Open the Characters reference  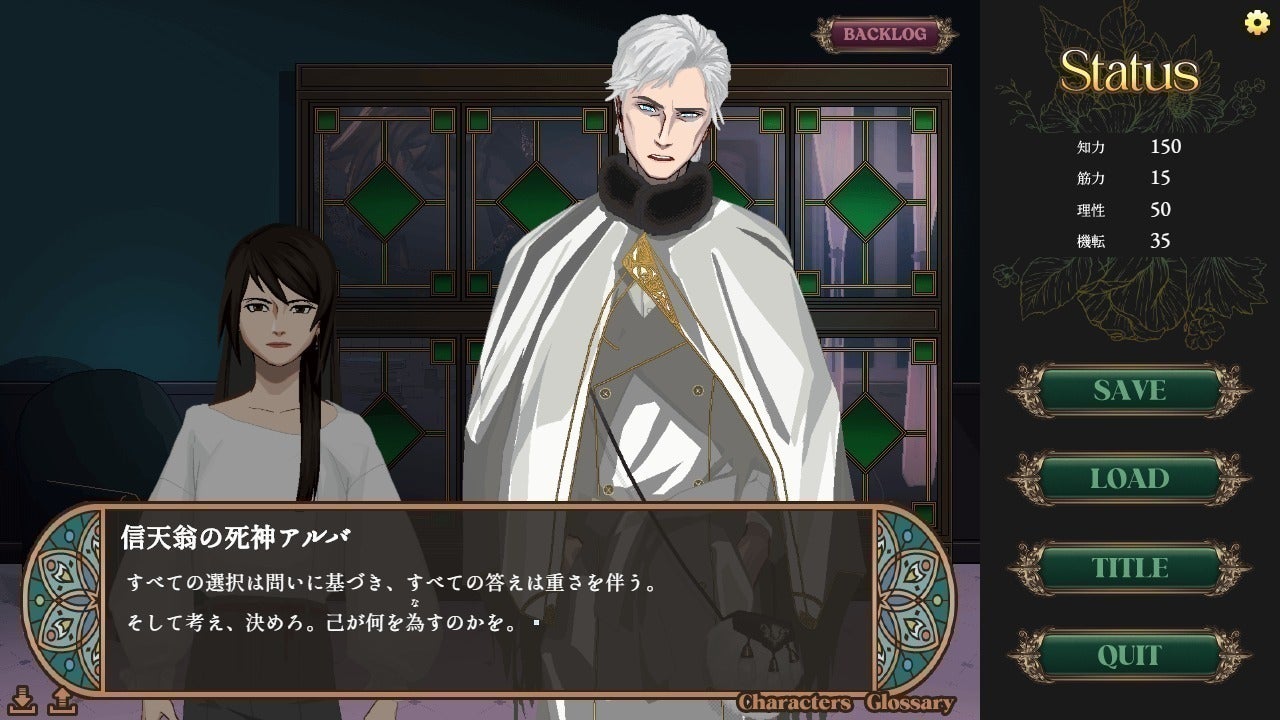click(x=795, y=702)
